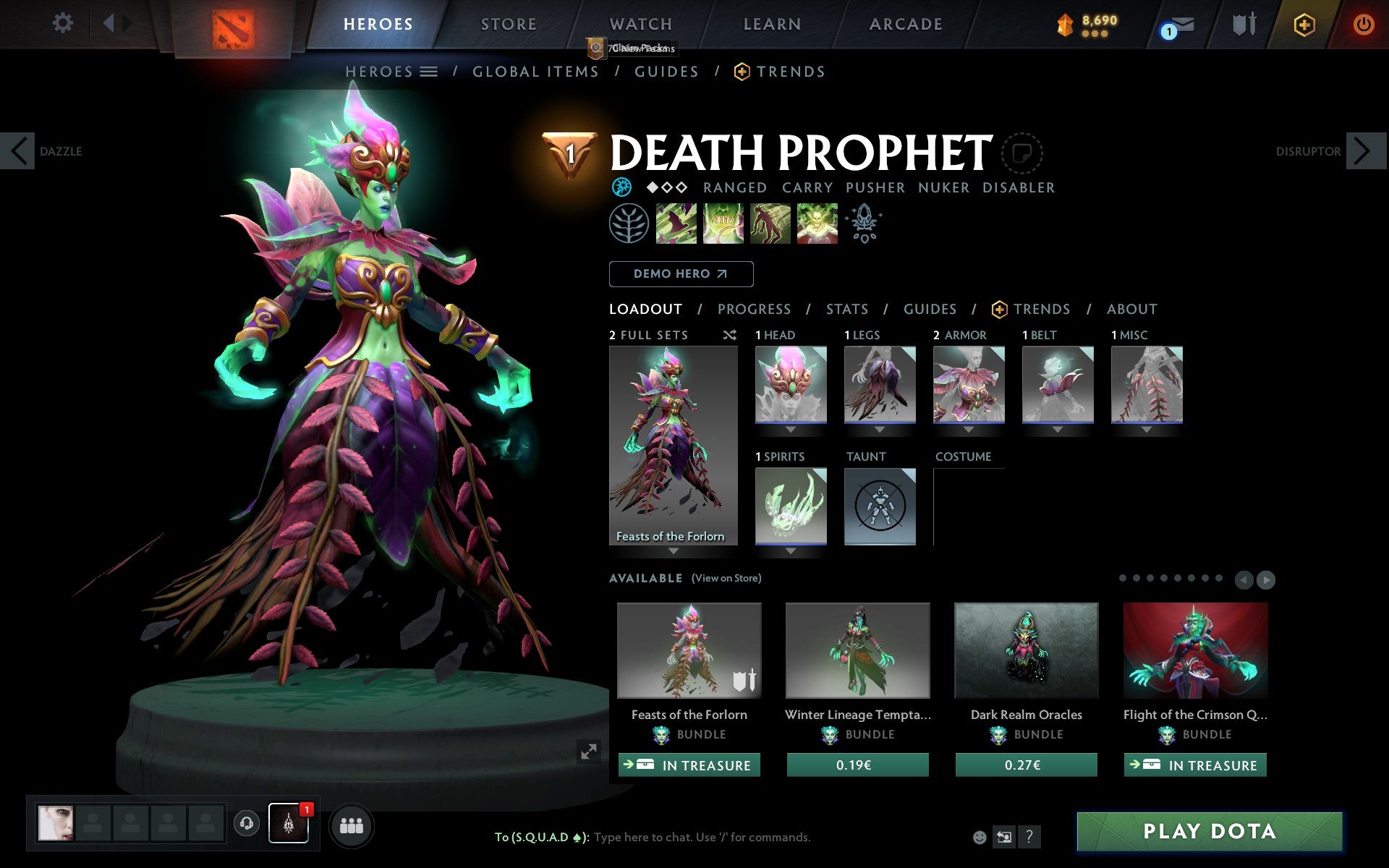Image resolution: width=1389 pixels, height=868 pixels.
Task: Click the Demo Hero button
Action: [x=681, y=274]
